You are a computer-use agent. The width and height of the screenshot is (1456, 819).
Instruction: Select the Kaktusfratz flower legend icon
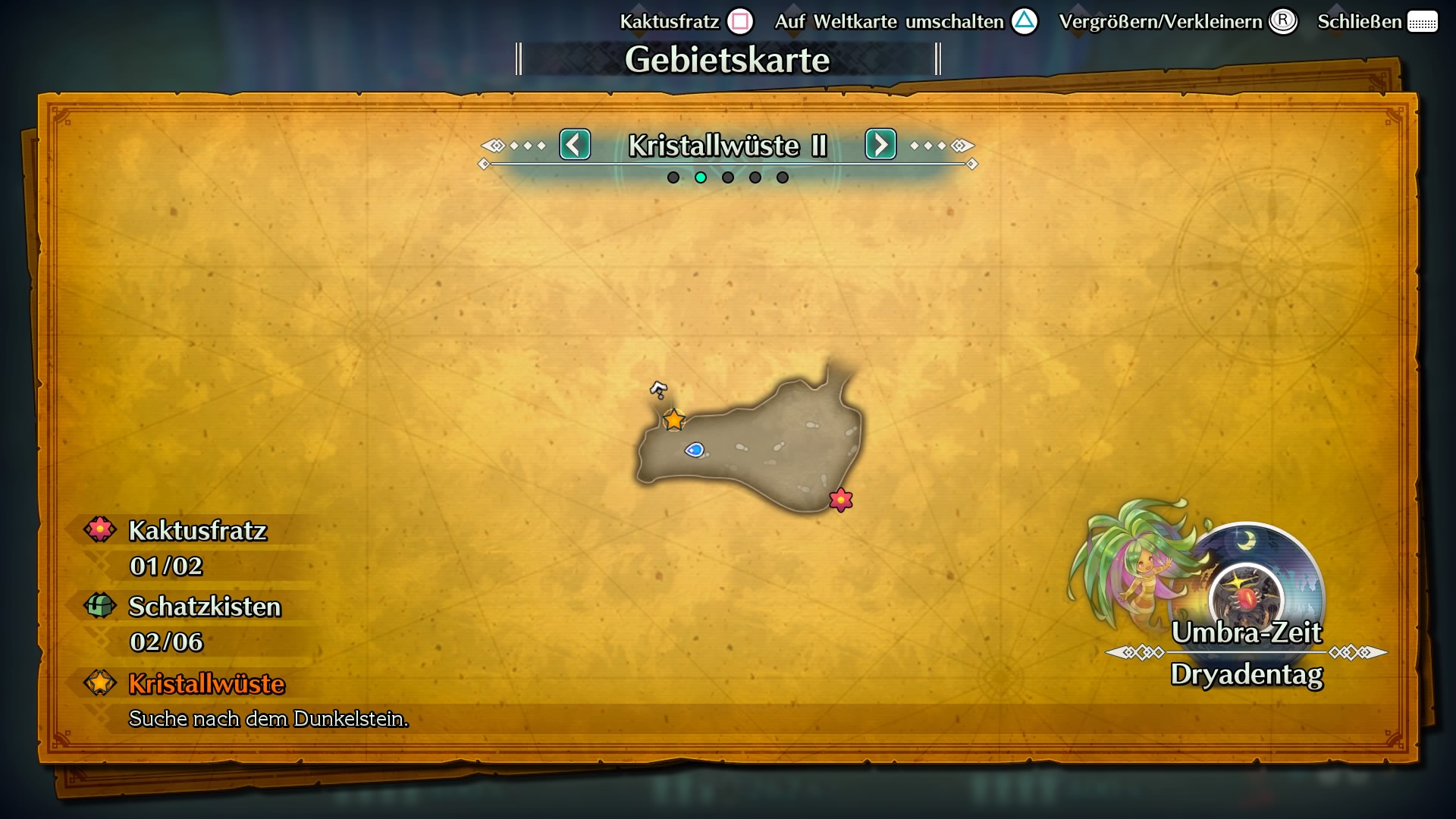99,530
